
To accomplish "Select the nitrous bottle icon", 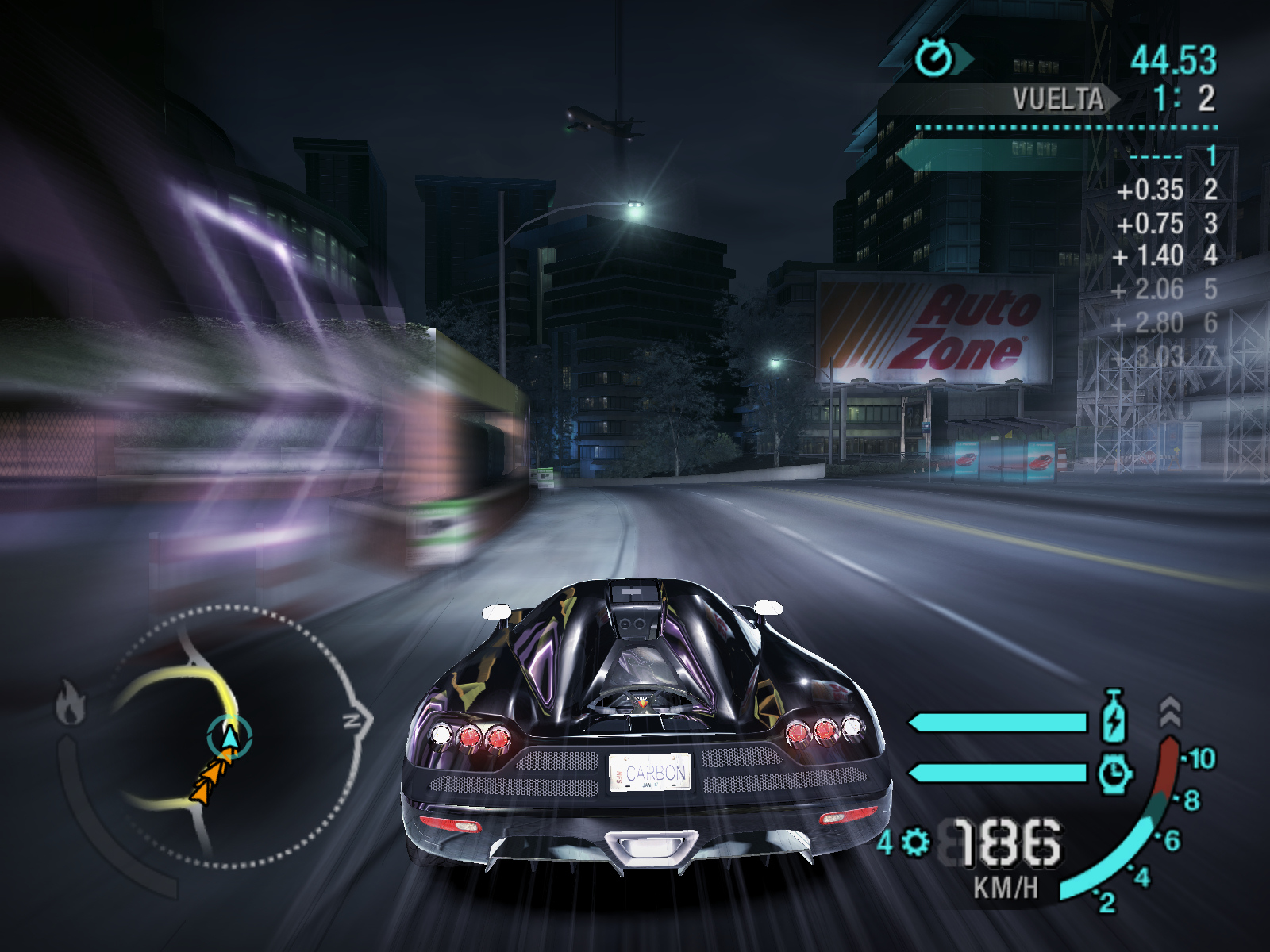I will (1114, 717).
